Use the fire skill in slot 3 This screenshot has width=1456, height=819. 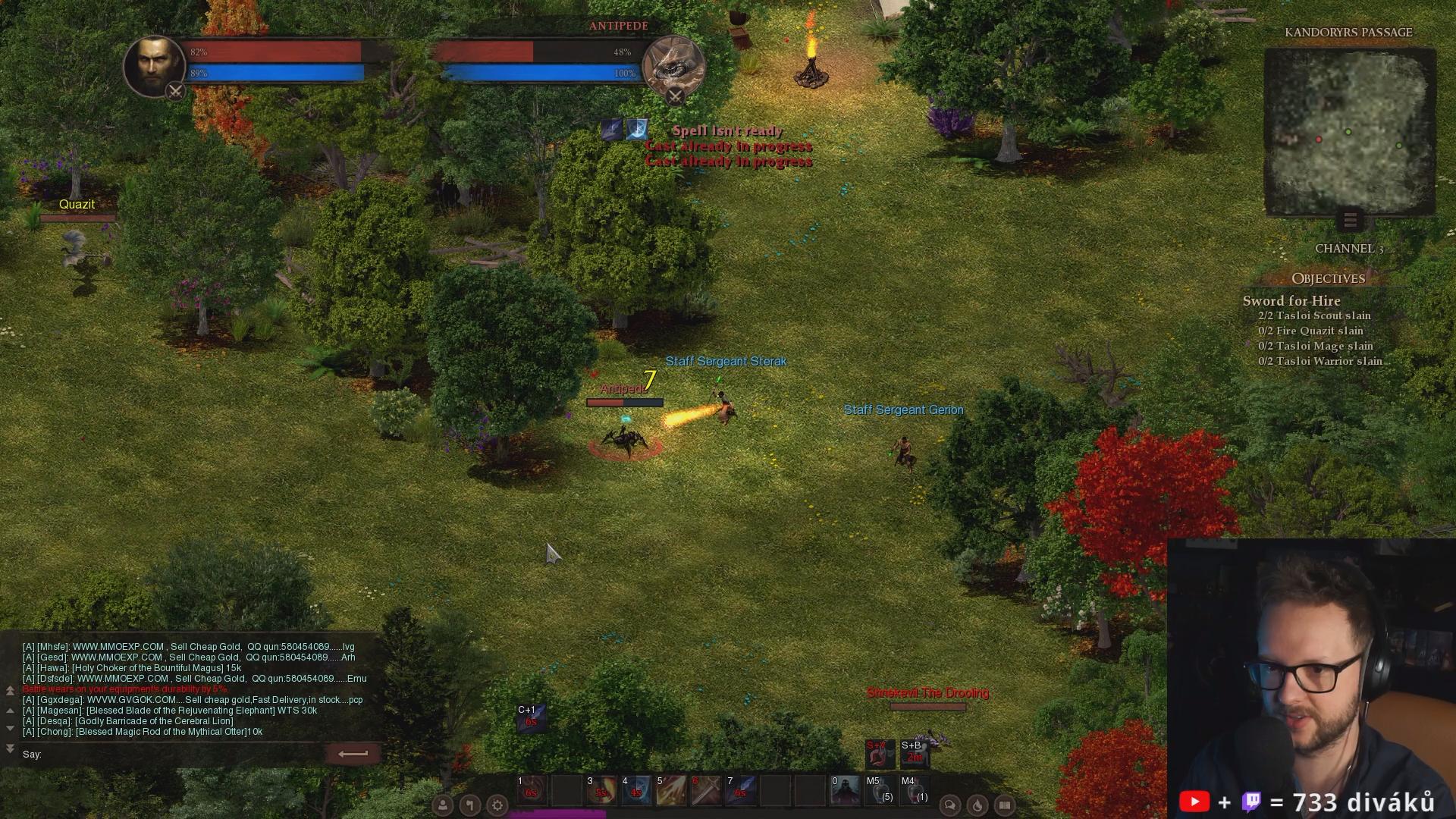click(601, 790)
